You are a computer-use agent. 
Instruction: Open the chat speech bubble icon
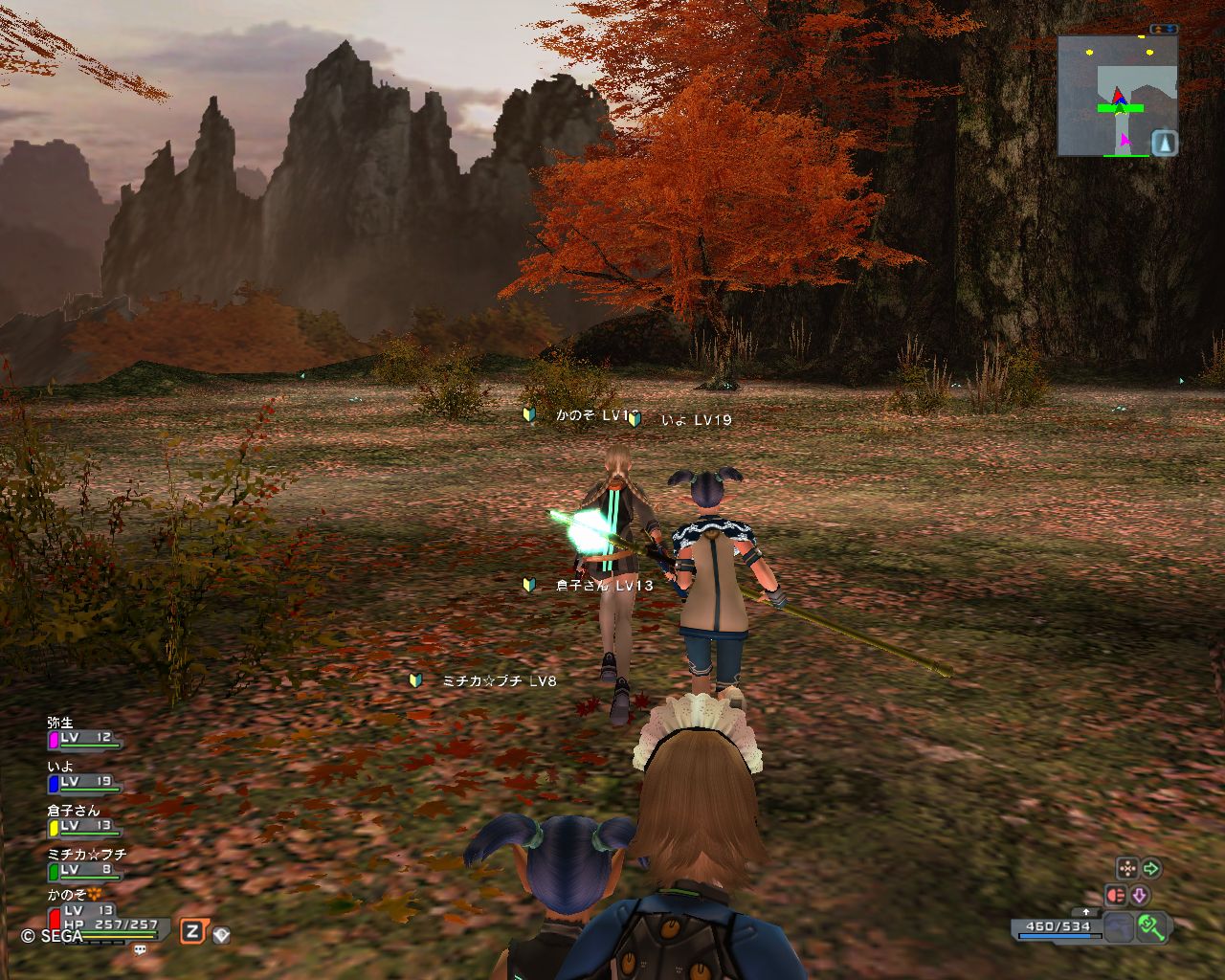[141, 950]
